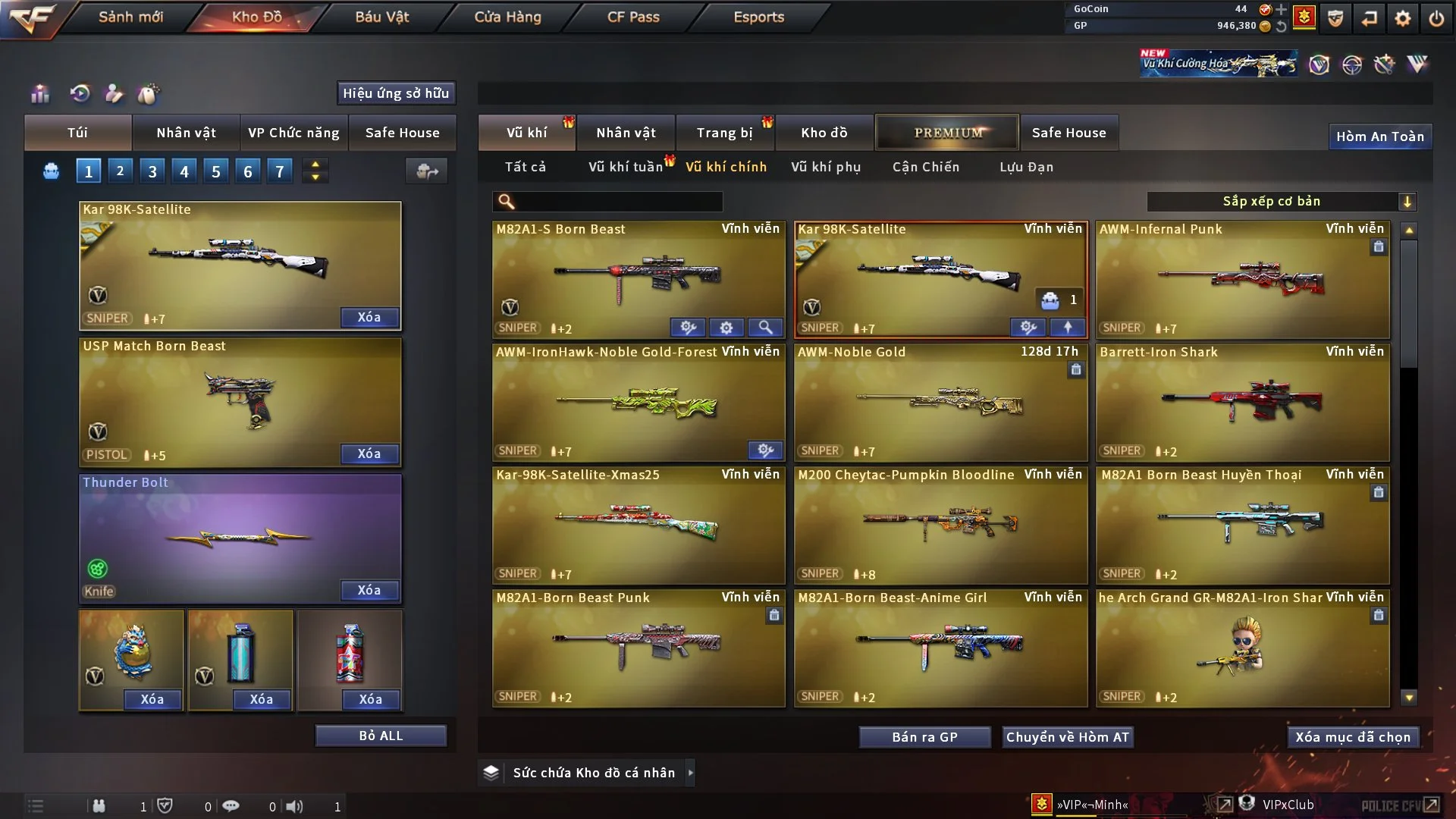Click the Bán ra GP button

click(924, 737)
